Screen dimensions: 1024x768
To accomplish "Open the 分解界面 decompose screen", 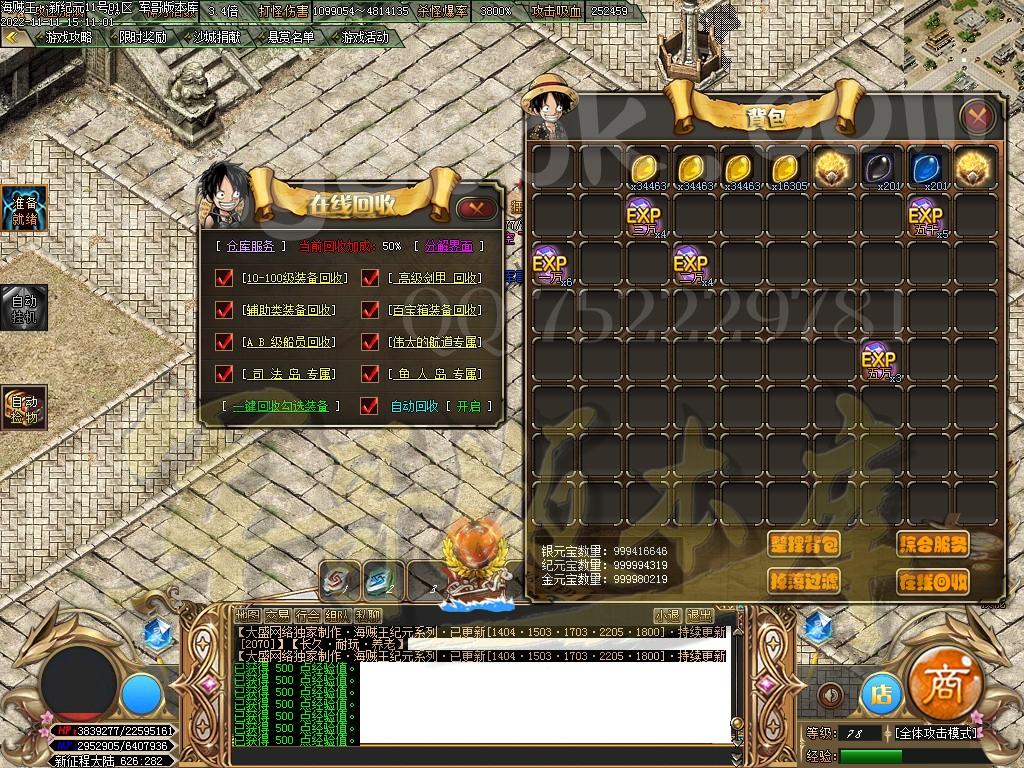I will coord(449,245).
